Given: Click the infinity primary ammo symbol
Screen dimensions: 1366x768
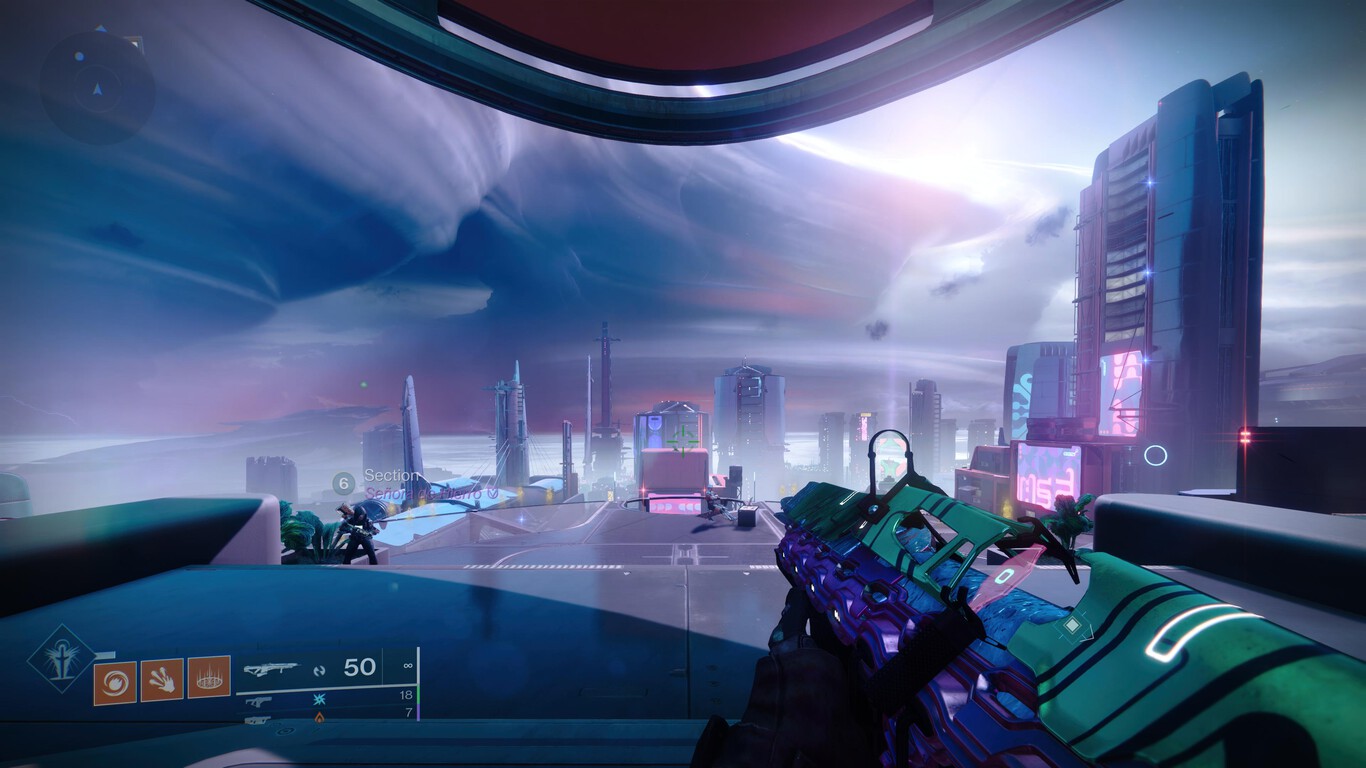Looking at the screenshot, I should tap(408, 665).
